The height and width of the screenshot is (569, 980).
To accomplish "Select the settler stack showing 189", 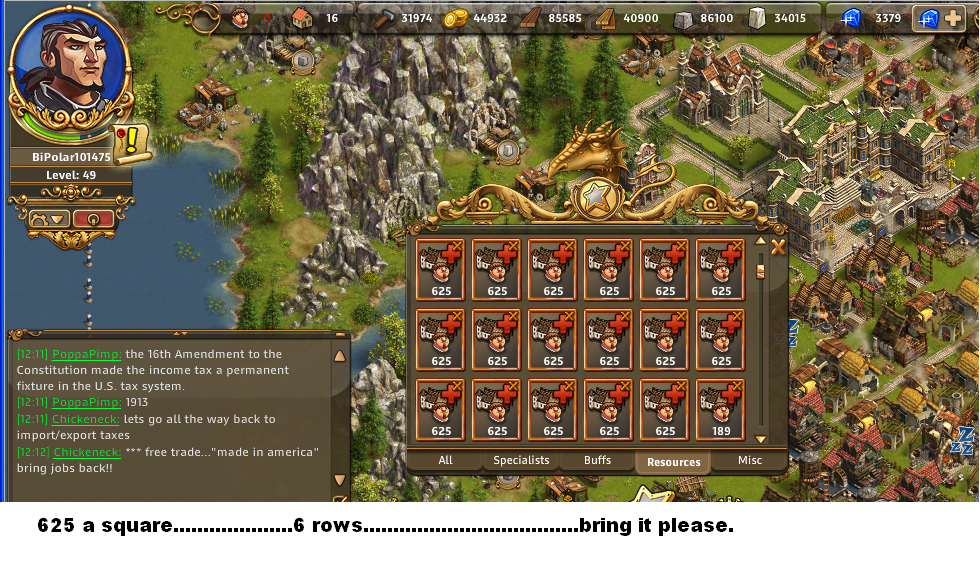I will coord(721,410).
